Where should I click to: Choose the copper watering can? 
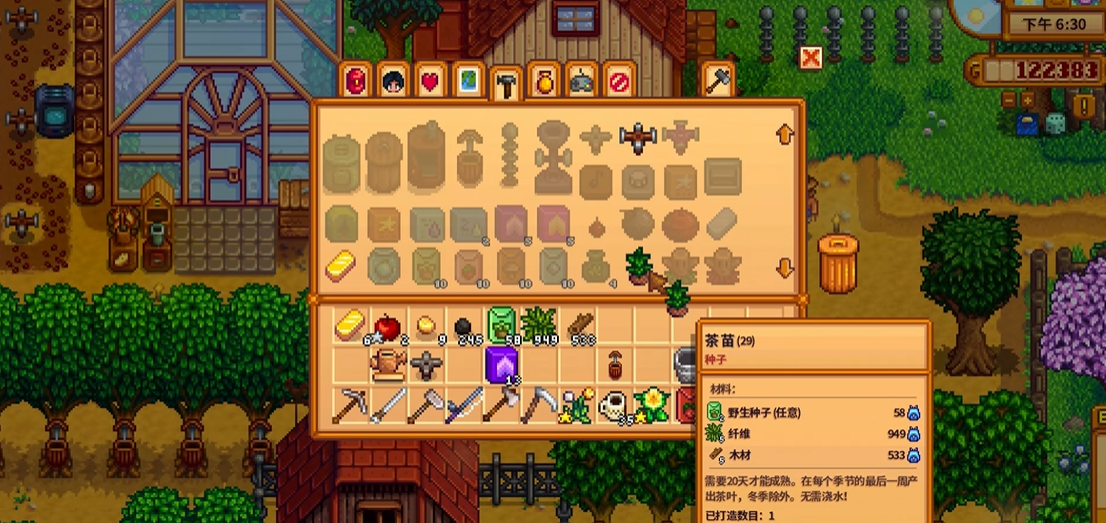pyautogui.click(x=386, y=366)
